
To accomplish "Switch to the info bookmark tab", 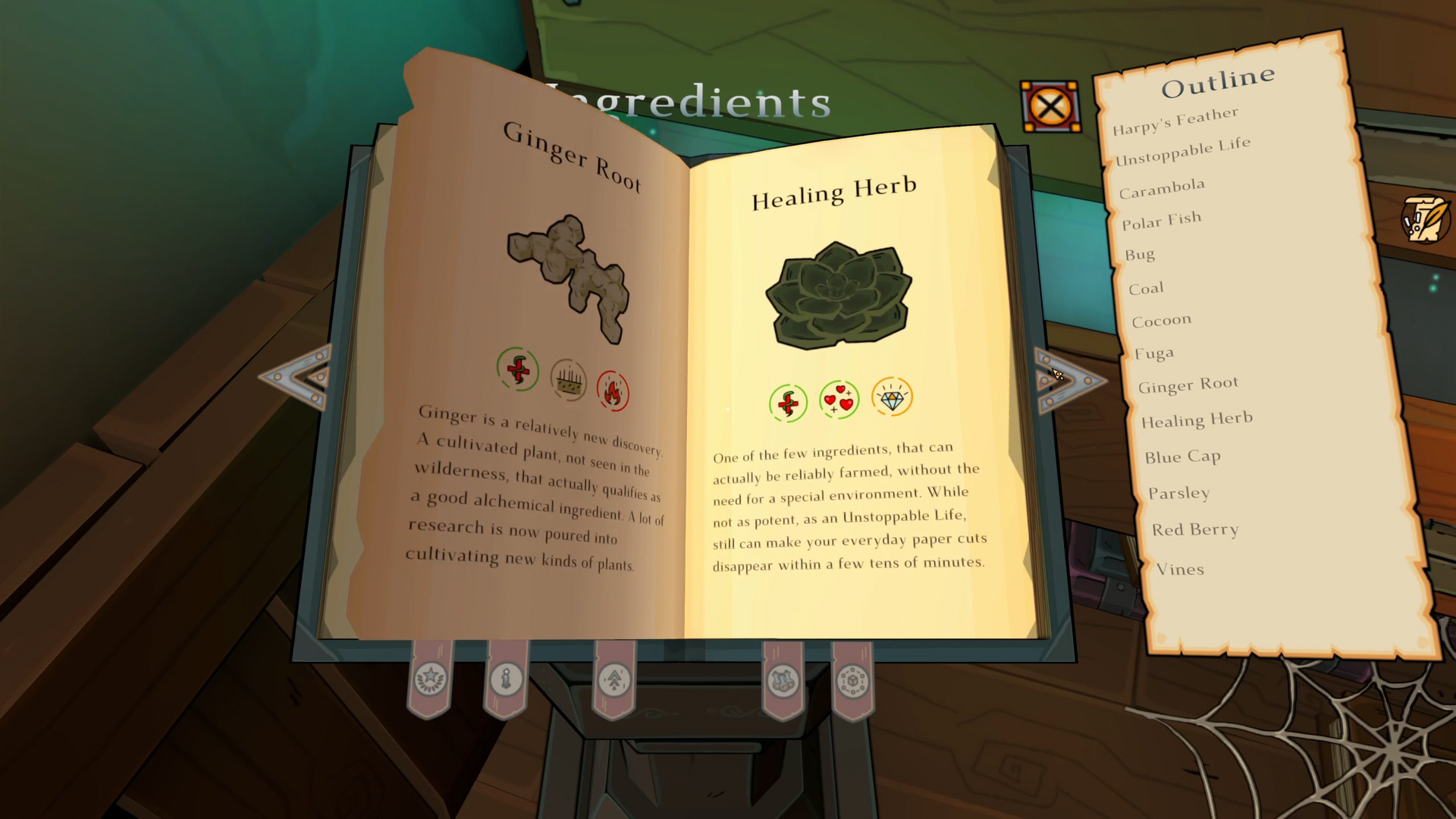I will coord(506,679).
